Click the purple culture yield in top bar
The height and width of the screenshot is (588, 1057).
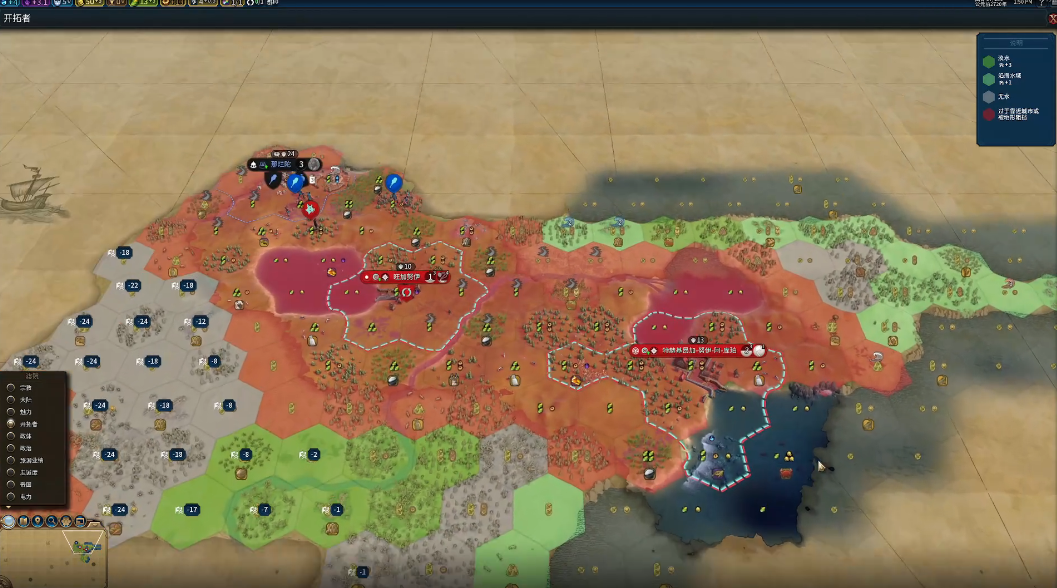(x=37, y=3)
